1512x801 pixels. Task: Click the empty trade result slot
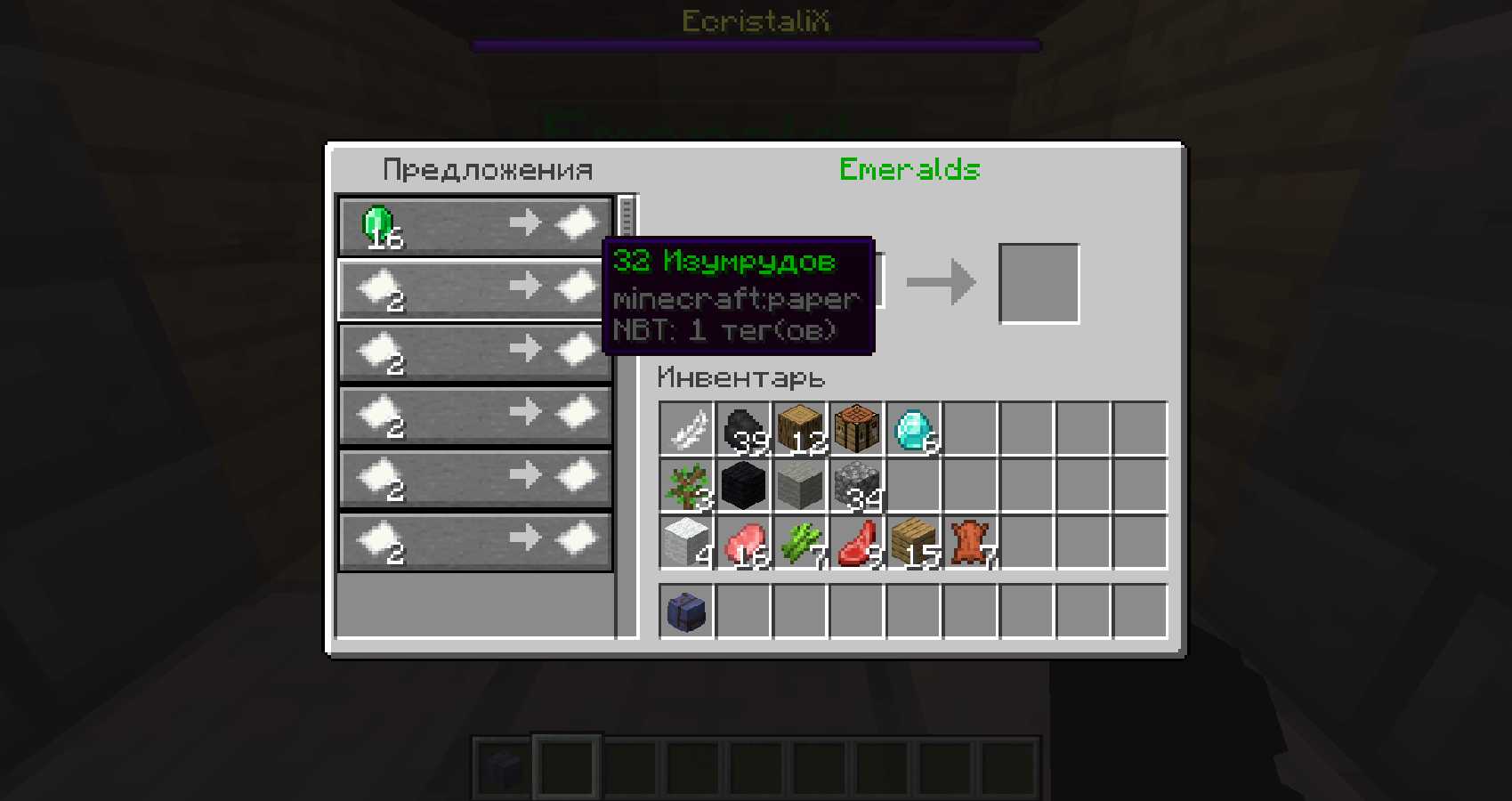pyautogui.click(x=1039, y=283)
